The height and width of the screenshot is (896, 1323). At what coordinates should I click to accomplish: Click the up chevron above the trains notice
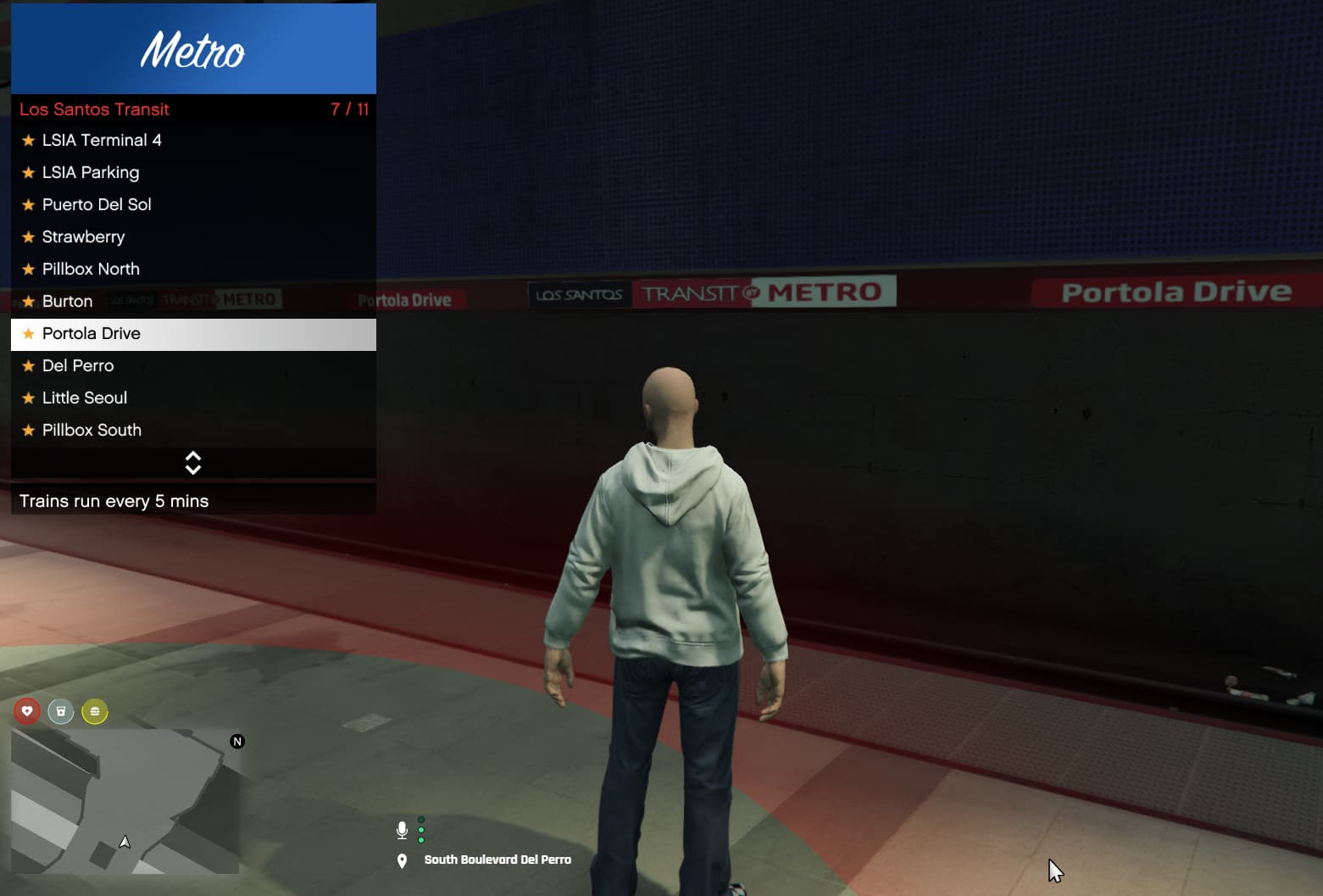[x=193, y=457]
